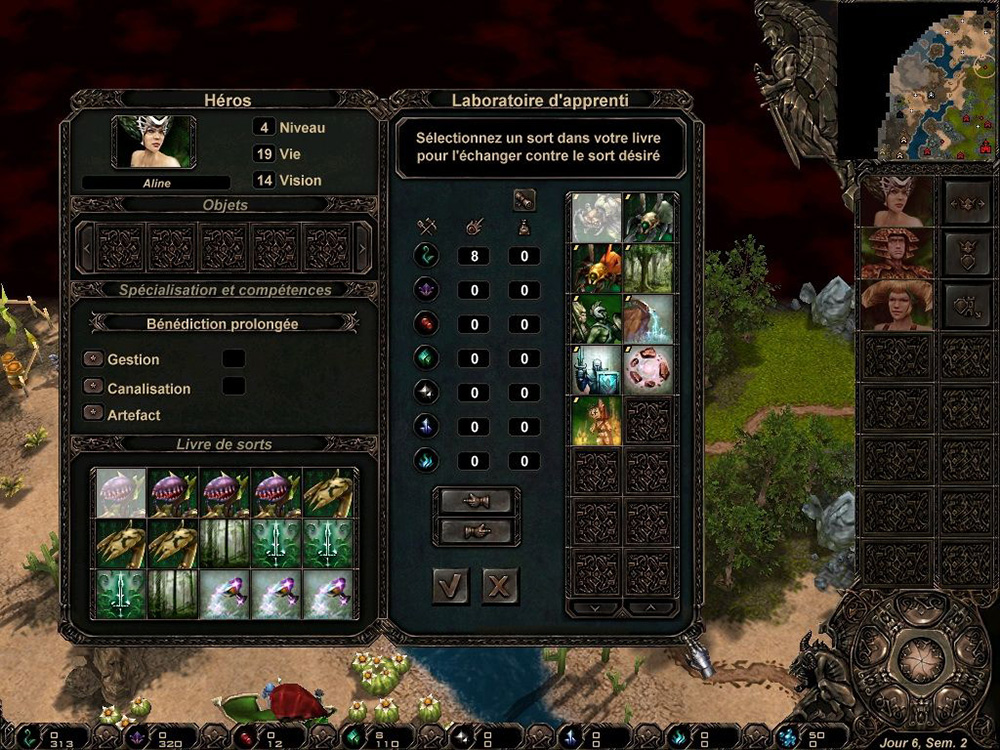Confirm the spell exchange with the checkmark
This screenshot has height=750, width=1000.
coord(451,586)
